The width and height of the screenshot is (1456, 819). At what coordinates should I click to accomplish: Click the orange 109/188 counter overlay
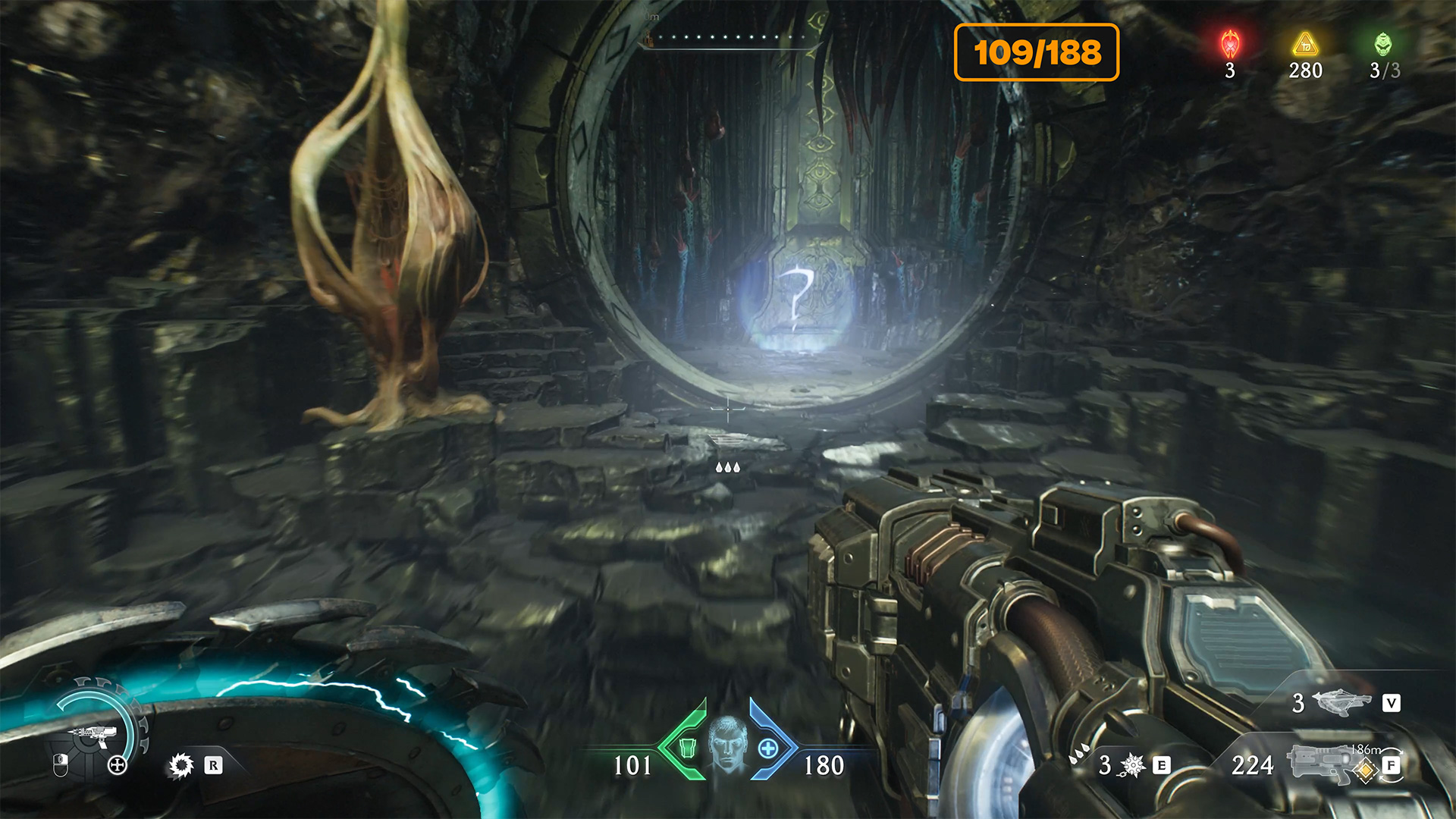[1036, 52]
